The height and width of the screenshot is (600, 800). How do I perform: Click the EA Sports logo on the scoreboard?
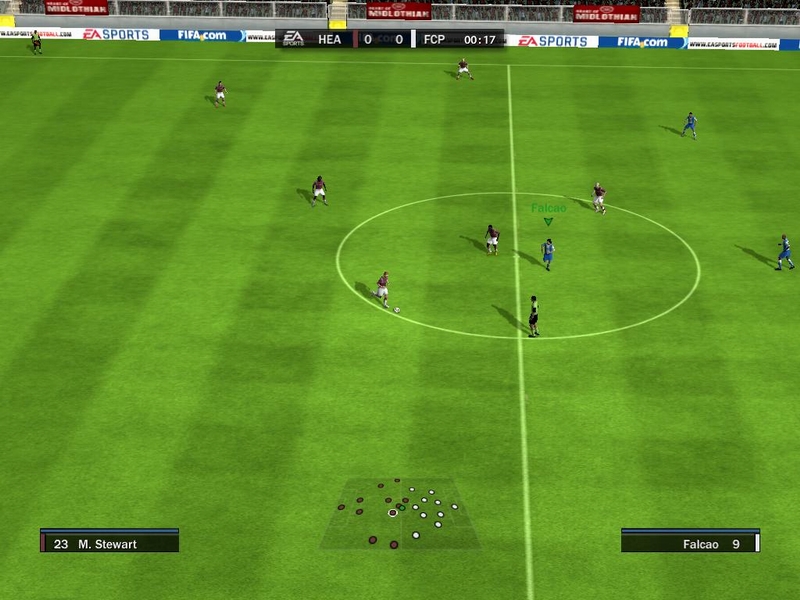click(x=292, y=39)
